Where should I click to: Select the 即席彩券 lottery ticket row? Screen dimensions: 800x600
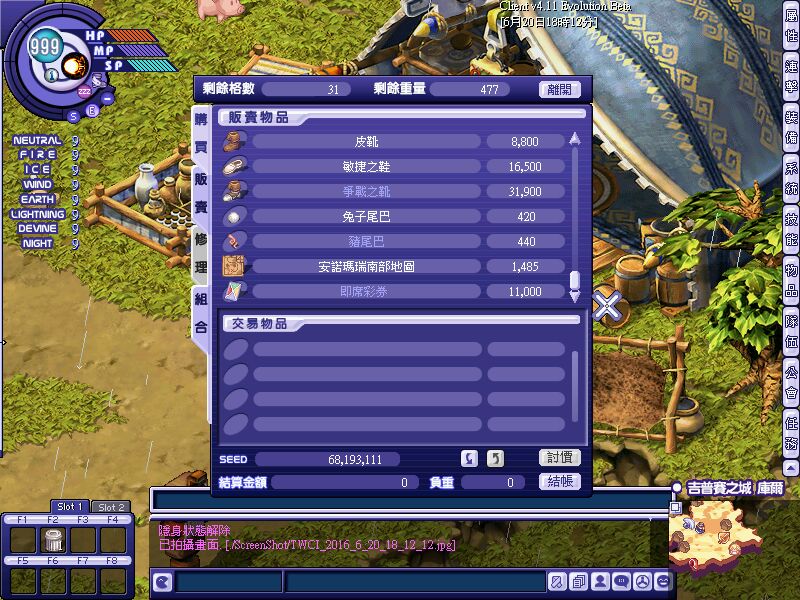point(365,292)
